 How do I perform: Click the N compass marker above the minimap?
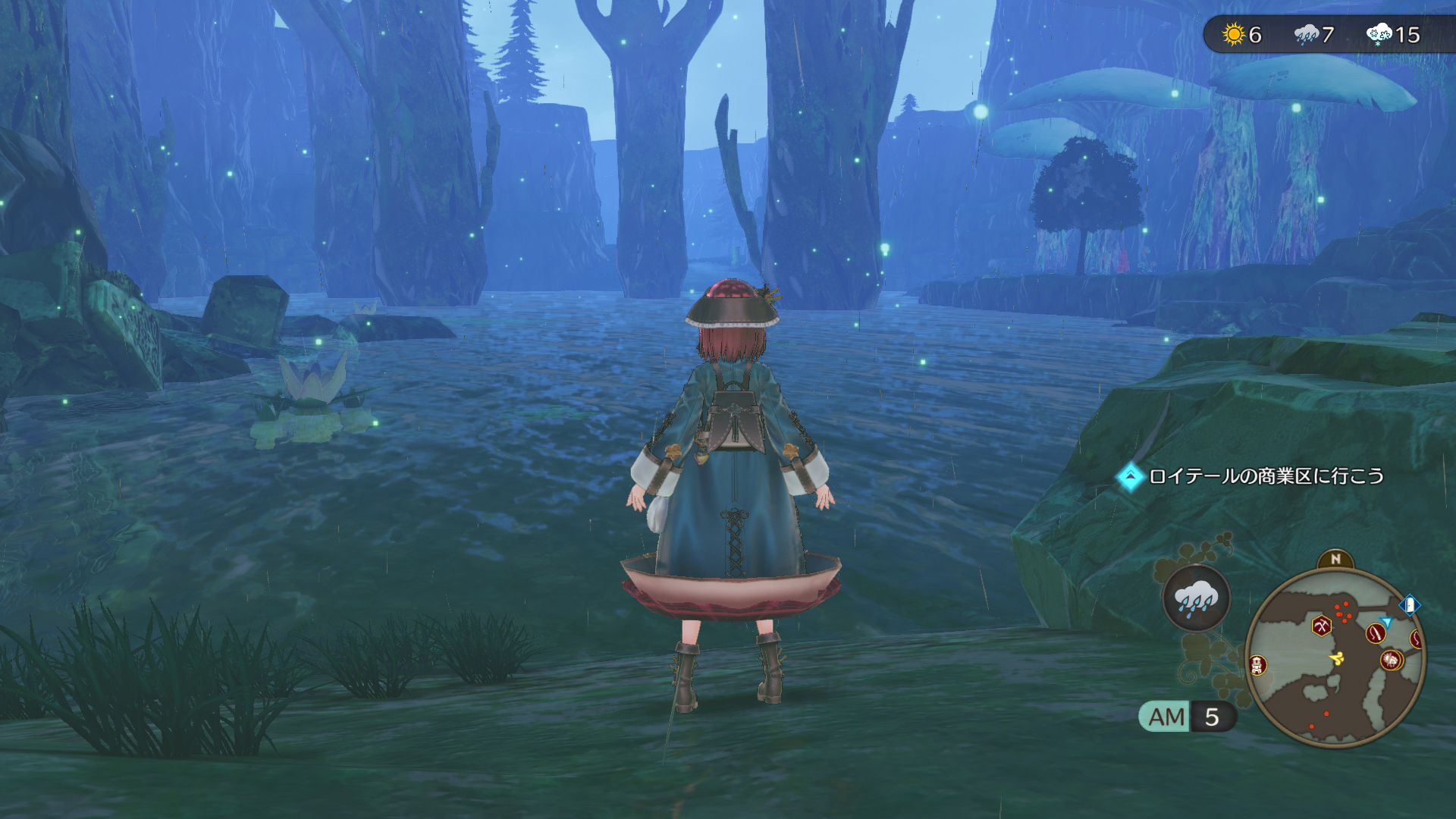pyautogui.click(x=1336, y=559)
